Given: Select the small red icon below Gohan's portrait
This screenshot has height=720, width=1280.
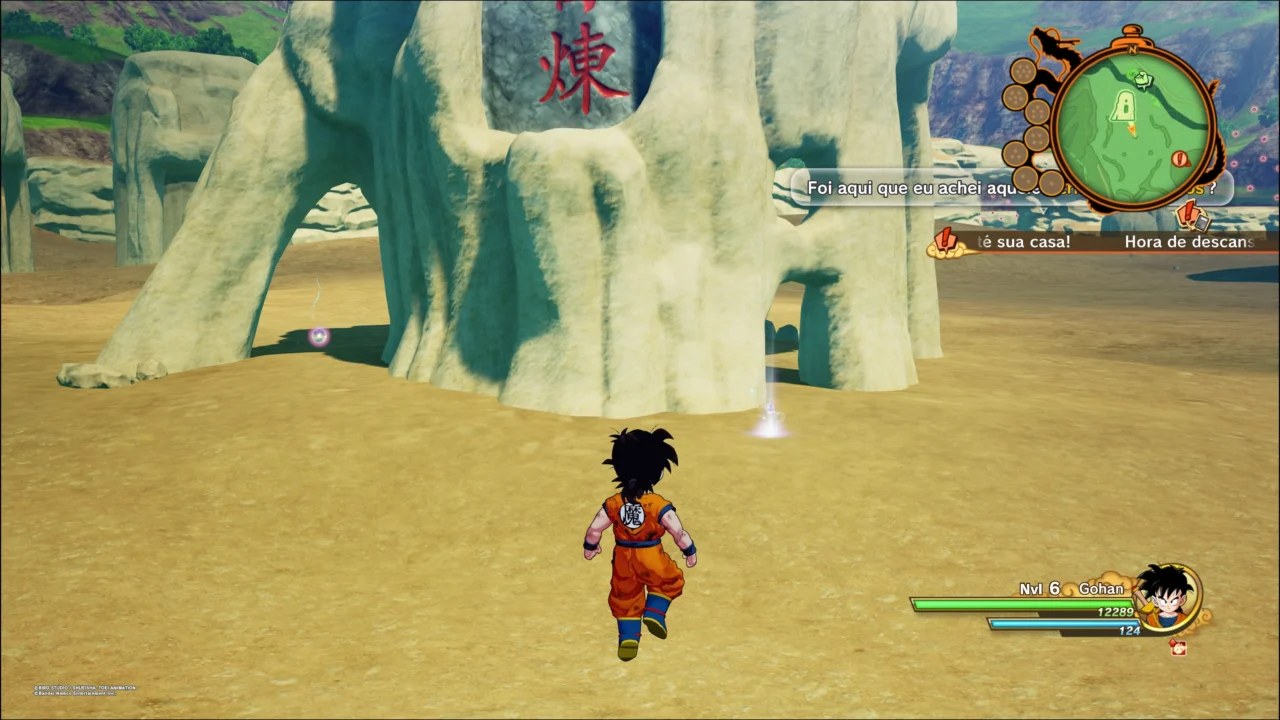Looking at the screenshot, I should [x=1178, y=647].
